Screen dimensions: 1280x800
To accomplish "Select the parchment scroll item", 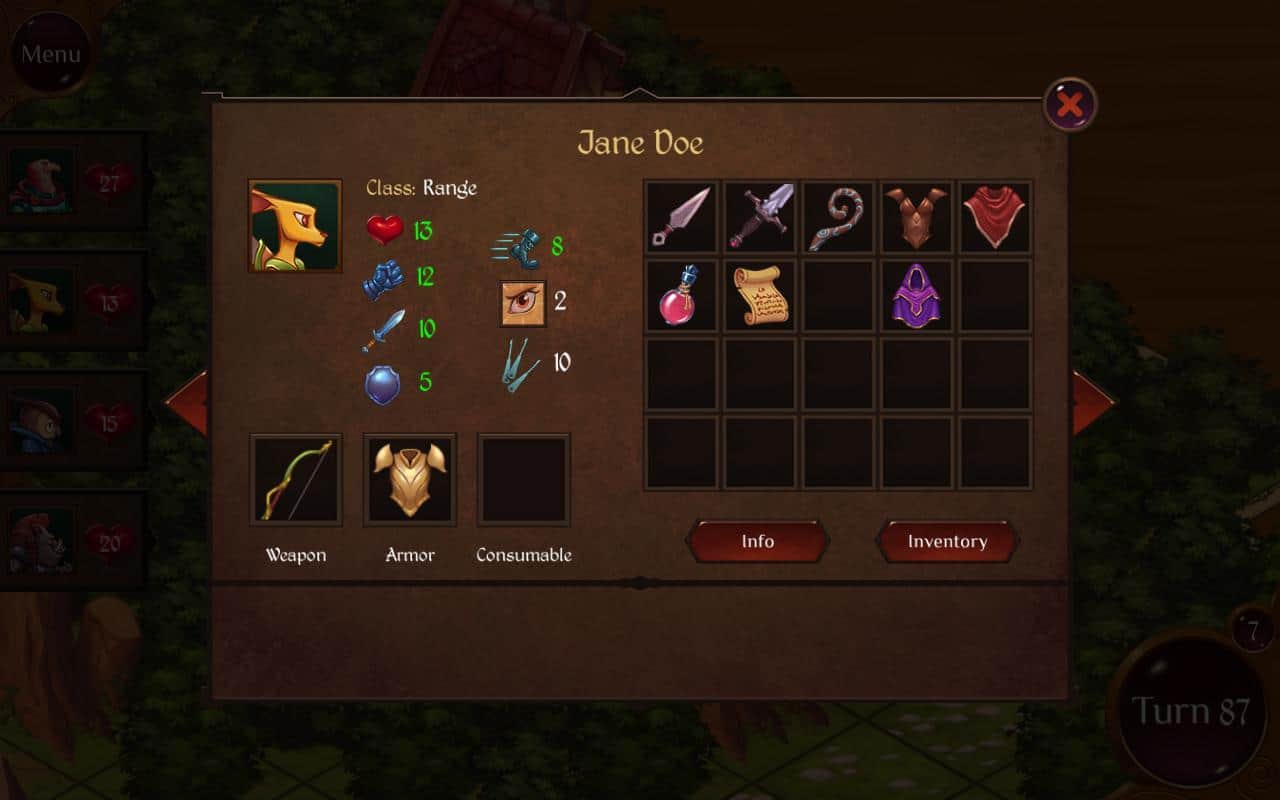I will point(760,296).
